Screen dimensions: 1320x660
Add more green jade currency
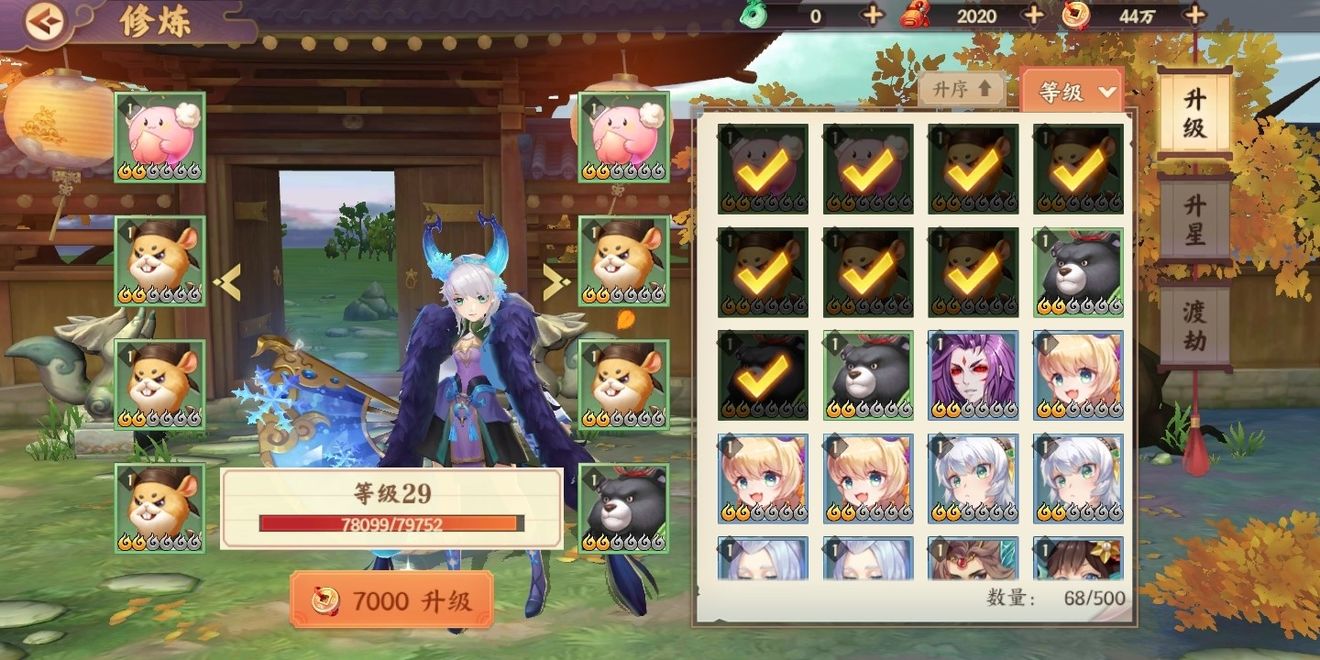872,15
